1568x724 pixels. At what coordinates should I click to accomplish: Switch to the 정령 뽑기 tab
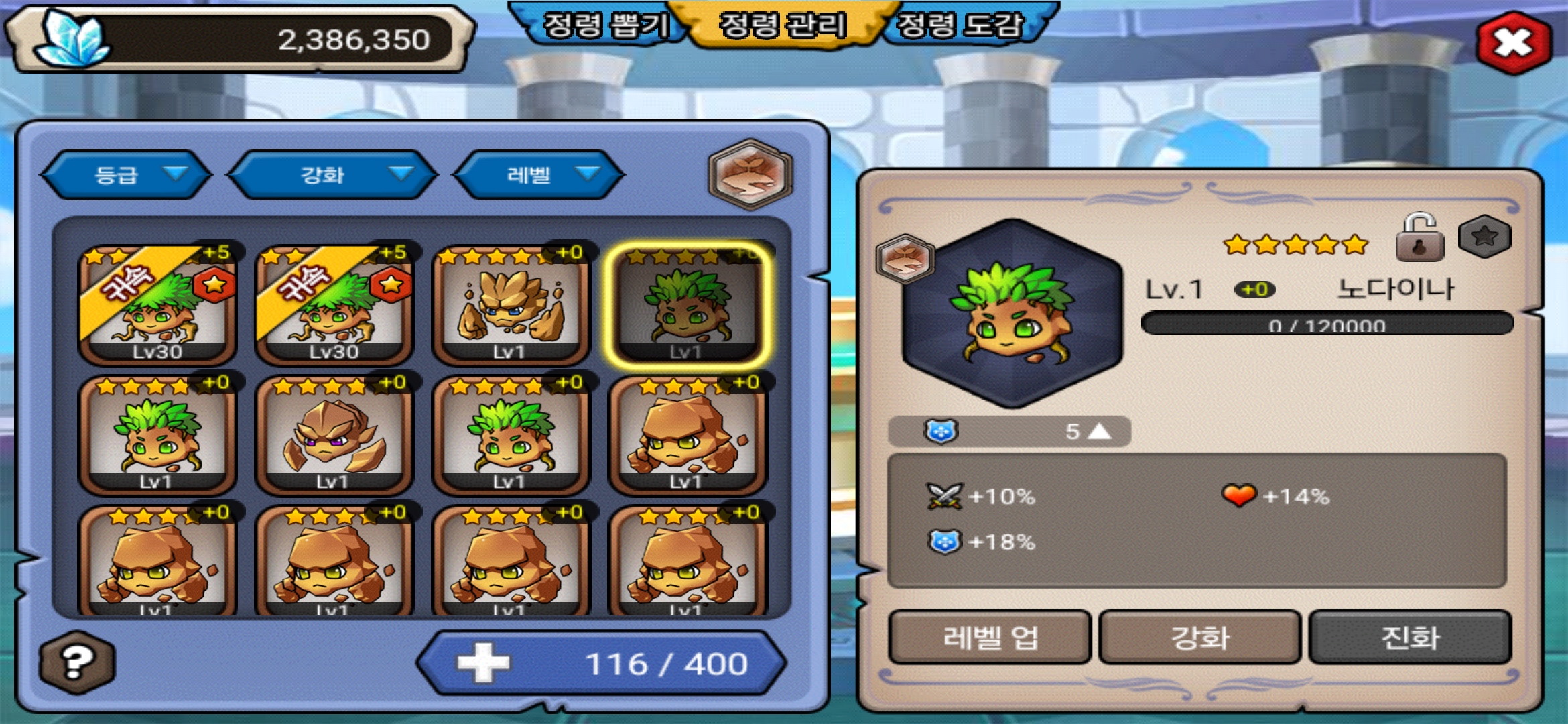[x=603, y=25]
